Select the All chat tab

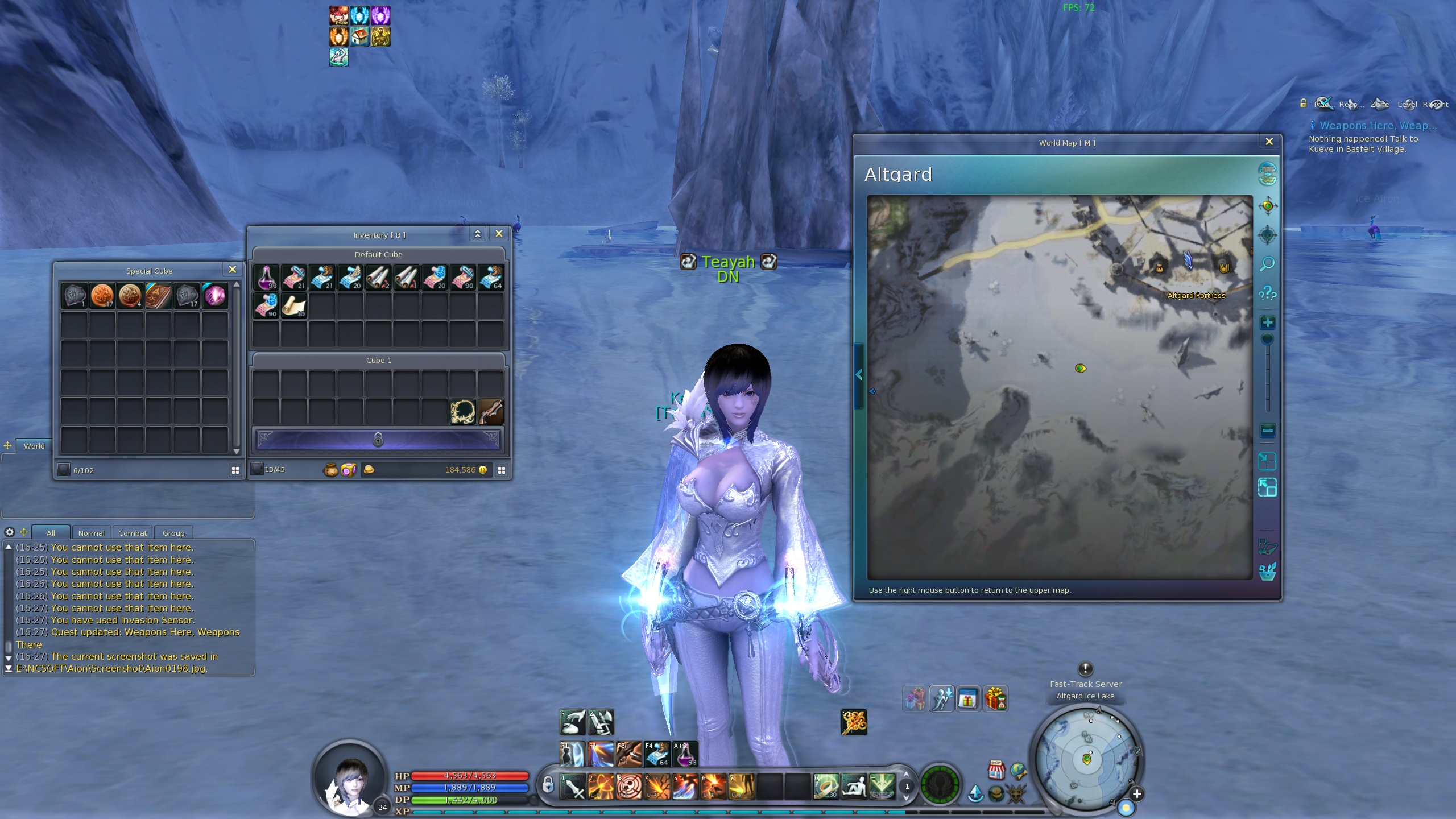pos(51,533)
